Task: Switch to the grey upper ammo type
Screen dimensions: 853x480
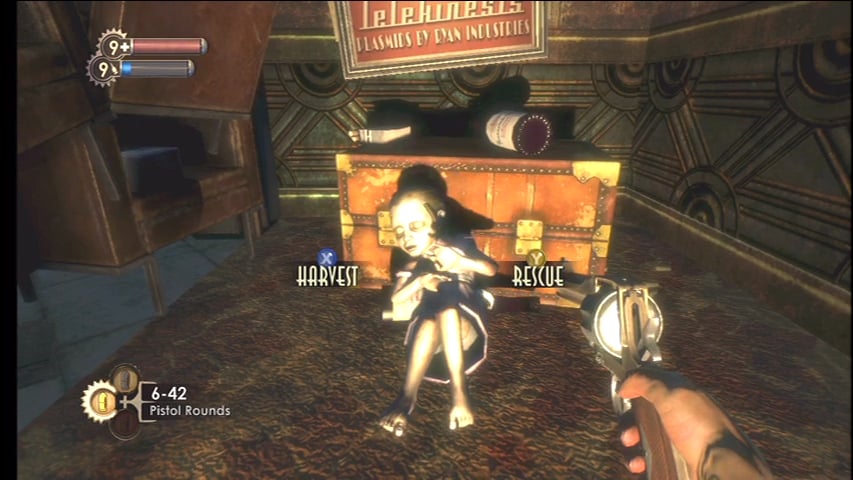Action: 124,379
